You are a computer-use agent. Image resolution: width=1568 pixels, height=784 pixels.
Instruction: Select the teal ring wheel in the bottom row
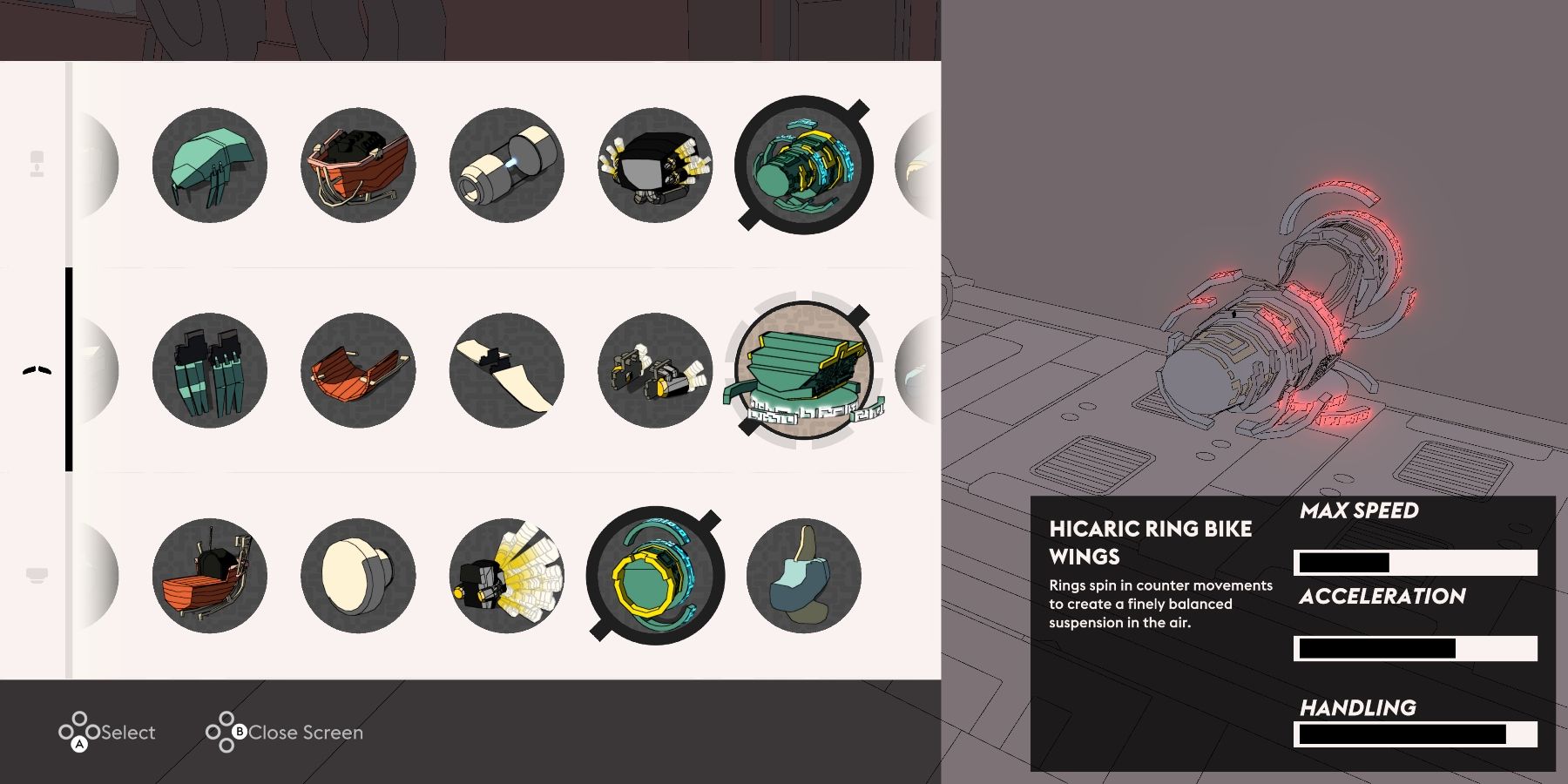[x=655, y=575]
